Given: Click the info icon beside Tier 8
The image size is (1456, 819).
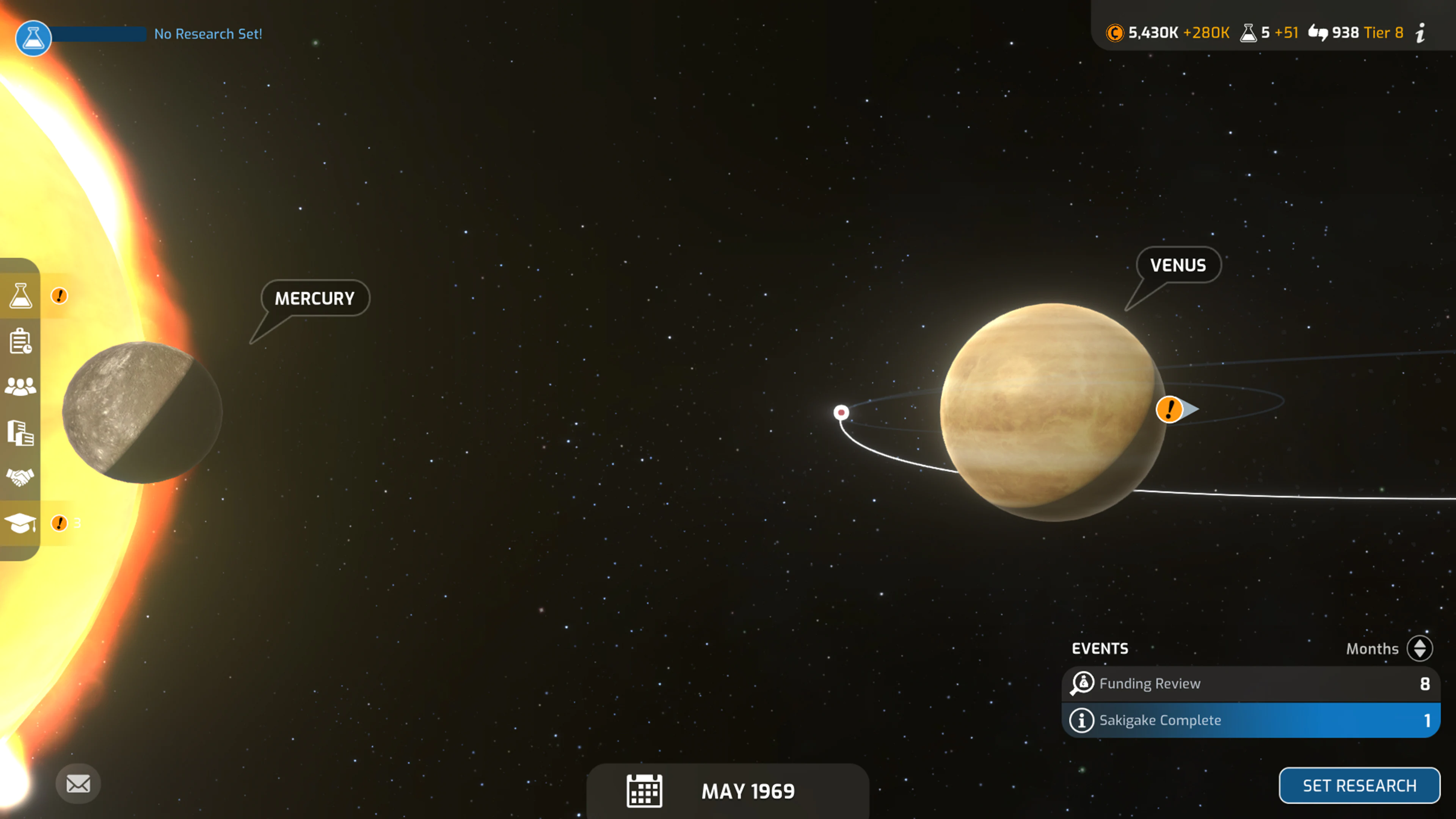Looking at the screenshot, I should [1420, 33].
